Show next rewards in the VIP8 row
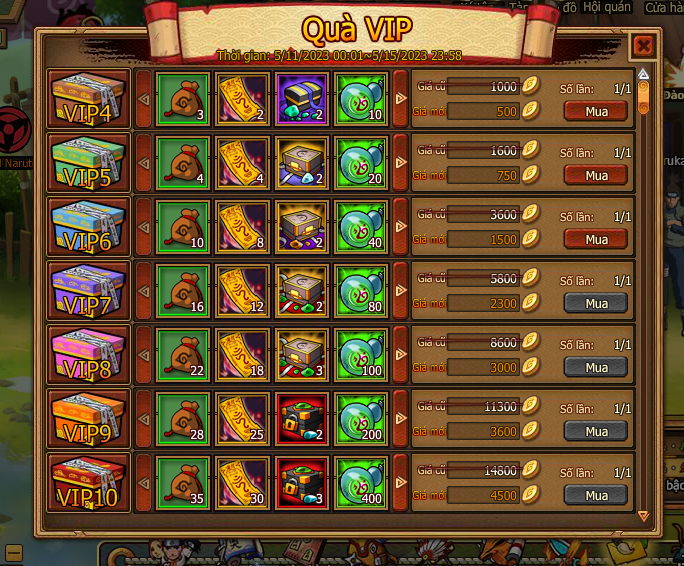684x566 pixels. click(401, 354)
